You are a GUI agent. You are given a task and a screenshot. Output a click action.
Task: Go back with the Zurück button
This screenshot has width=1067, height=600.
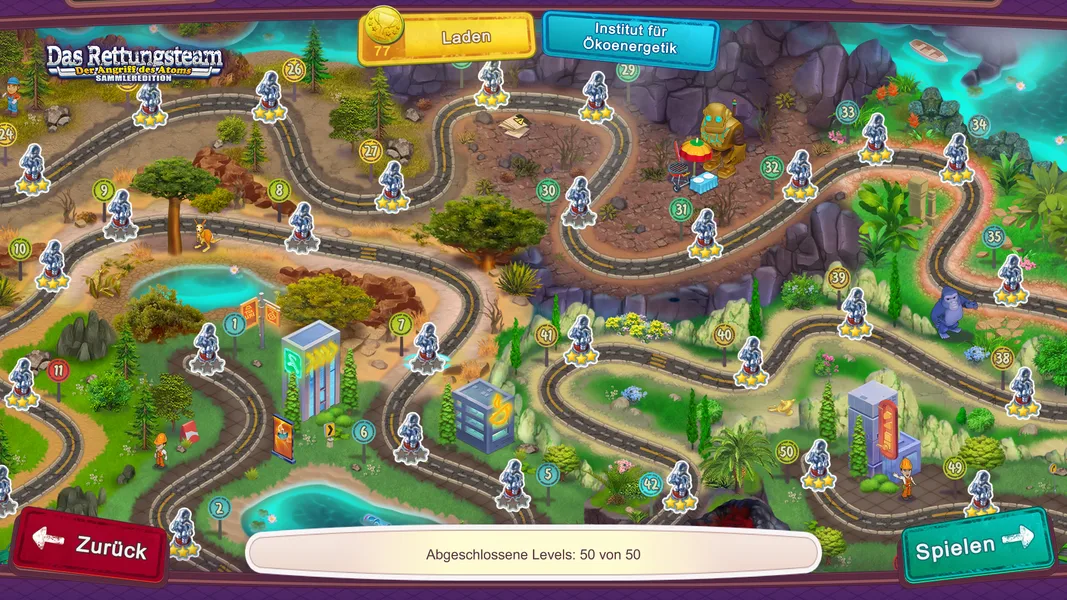click(91, 547)
